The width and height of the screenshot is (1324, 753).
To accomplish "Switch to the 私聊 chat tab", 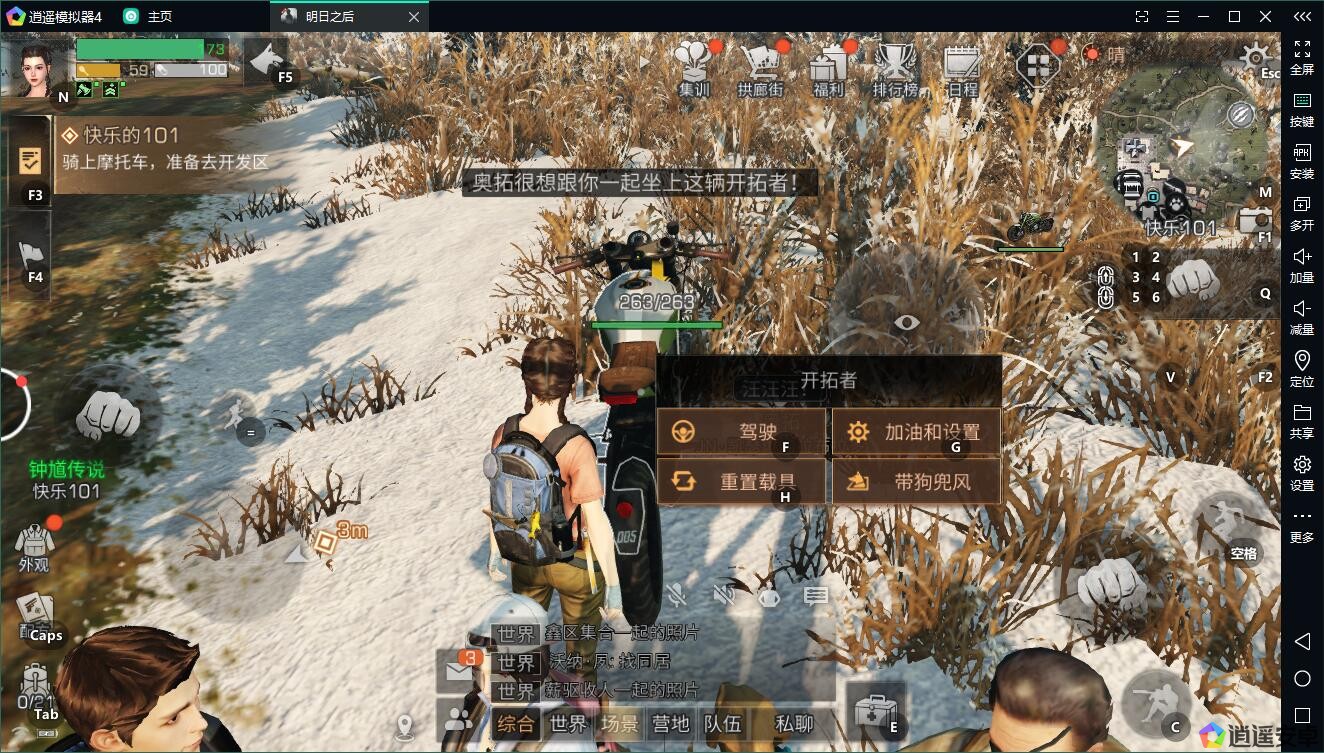I will coord(794,724).
